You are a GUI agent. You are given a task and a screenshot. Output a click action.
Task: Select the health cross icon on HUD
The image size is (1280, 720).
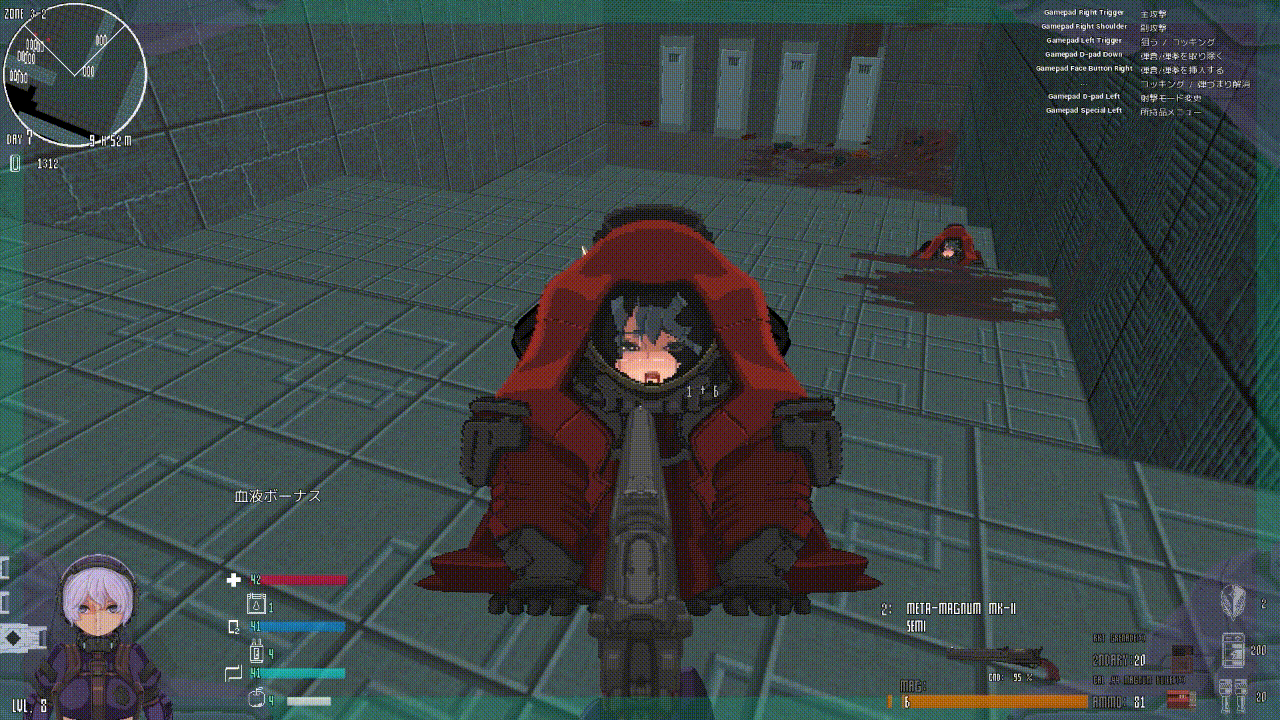coord(232,578)
